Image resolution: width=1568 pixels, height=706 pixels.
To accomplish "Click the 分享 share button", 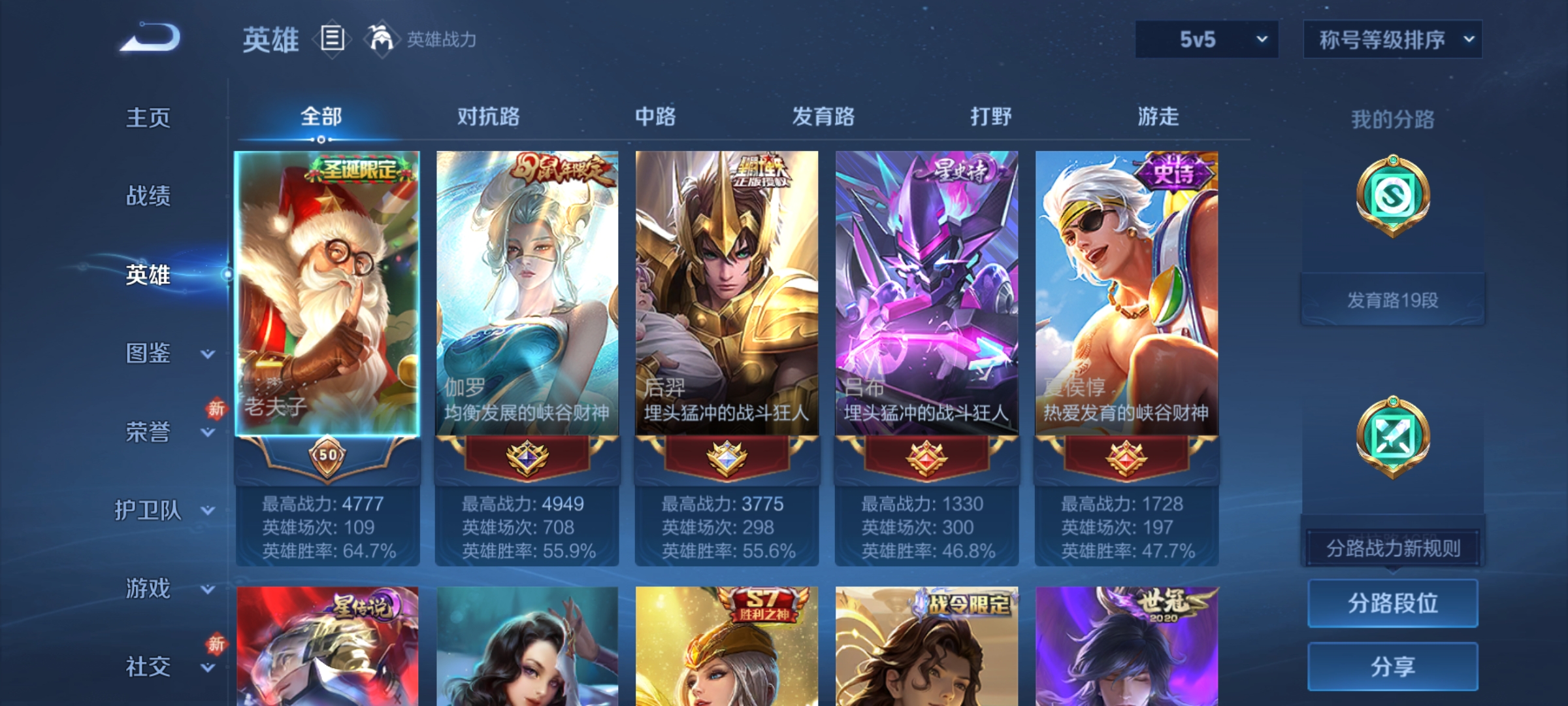I will click(x=1392, y=665).
